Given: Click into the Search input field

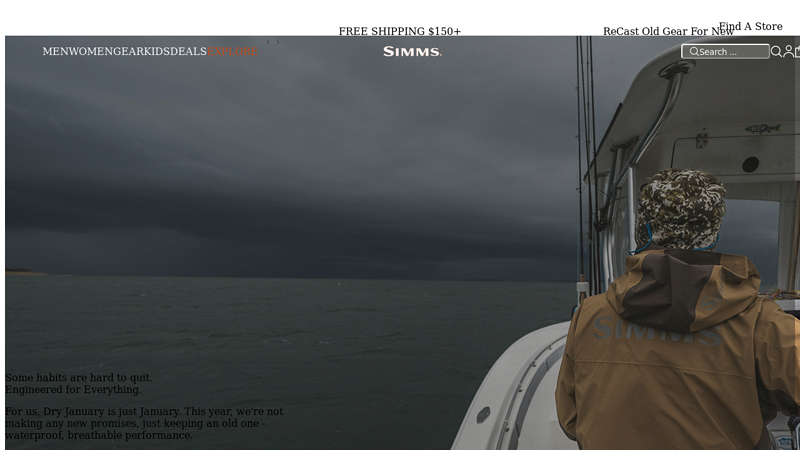Looking at the screenshot, I should pos(732,52).
